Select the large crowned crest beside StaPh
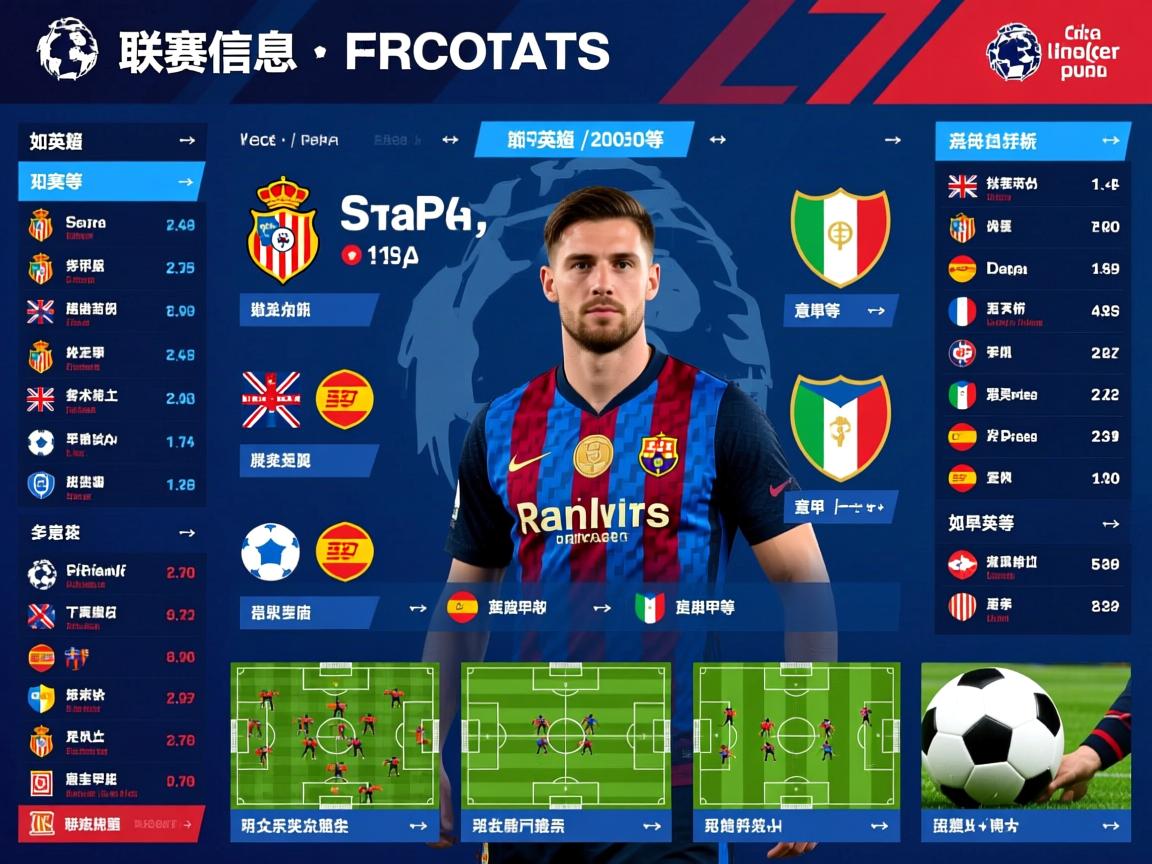The image size is (1152, 864). 282,230
